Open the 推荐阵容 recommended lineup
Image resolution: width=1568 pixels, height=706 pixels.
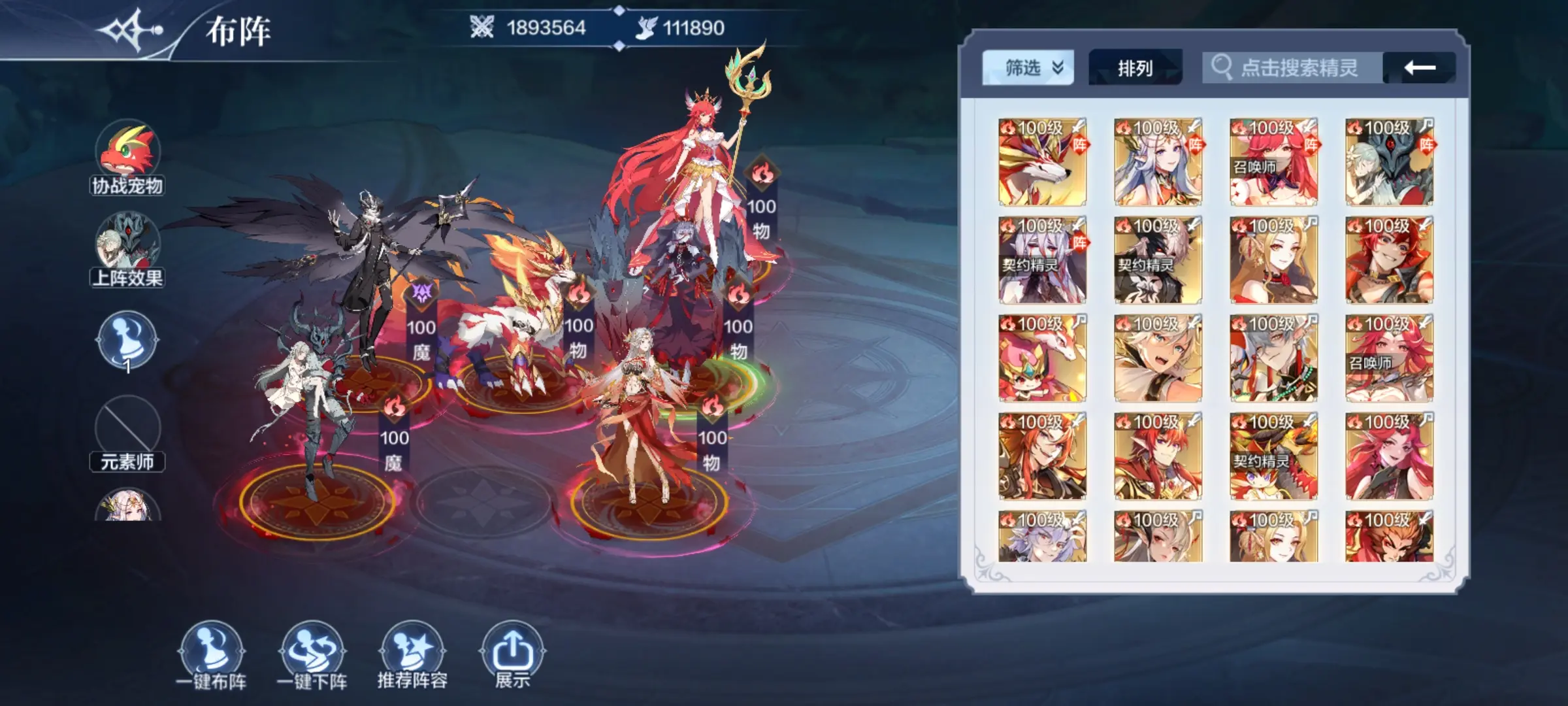point(412,654)
